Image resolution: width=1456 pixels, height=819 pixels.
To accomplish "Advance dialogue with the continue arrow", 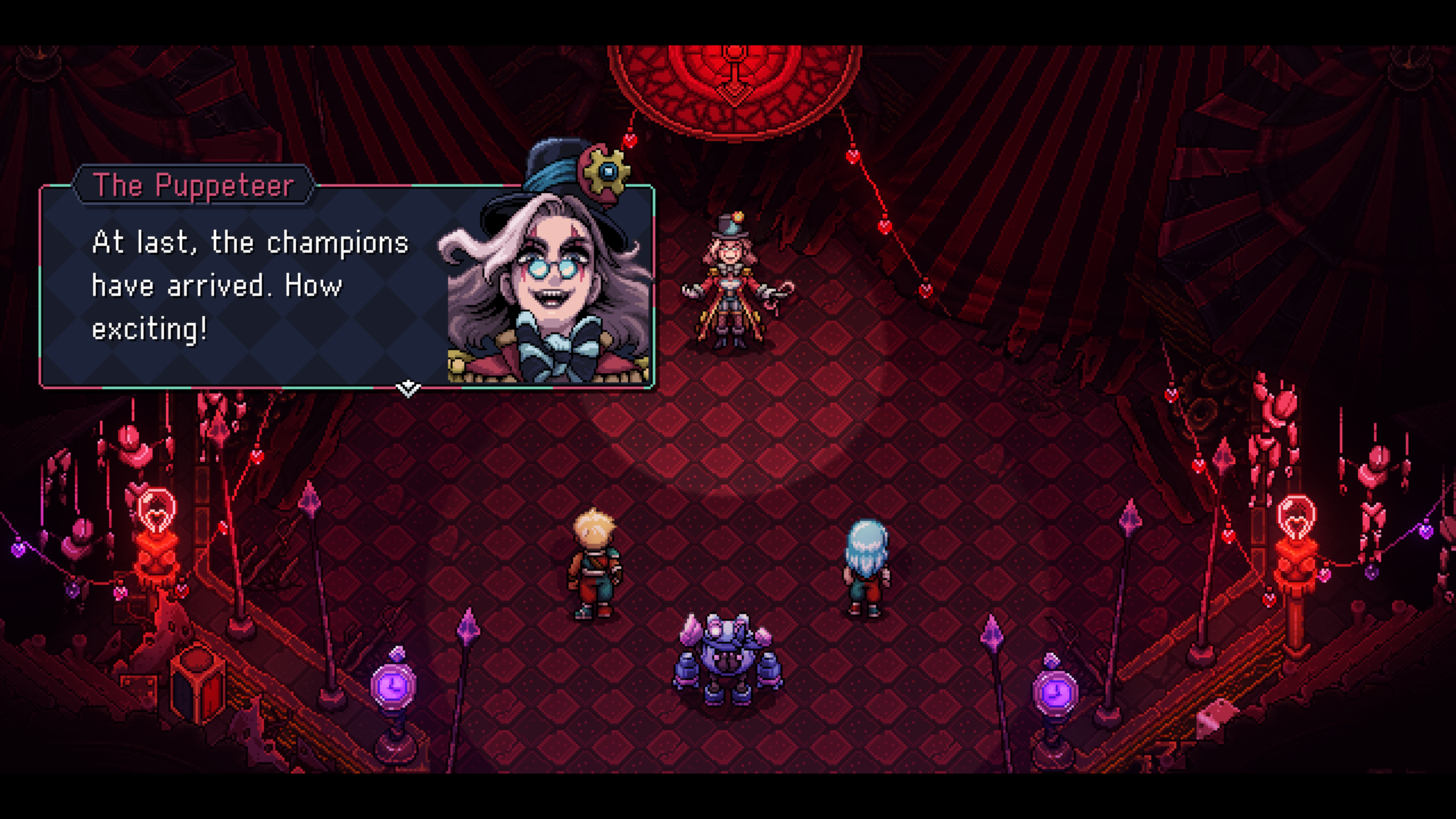I will (x=408, y=389).
